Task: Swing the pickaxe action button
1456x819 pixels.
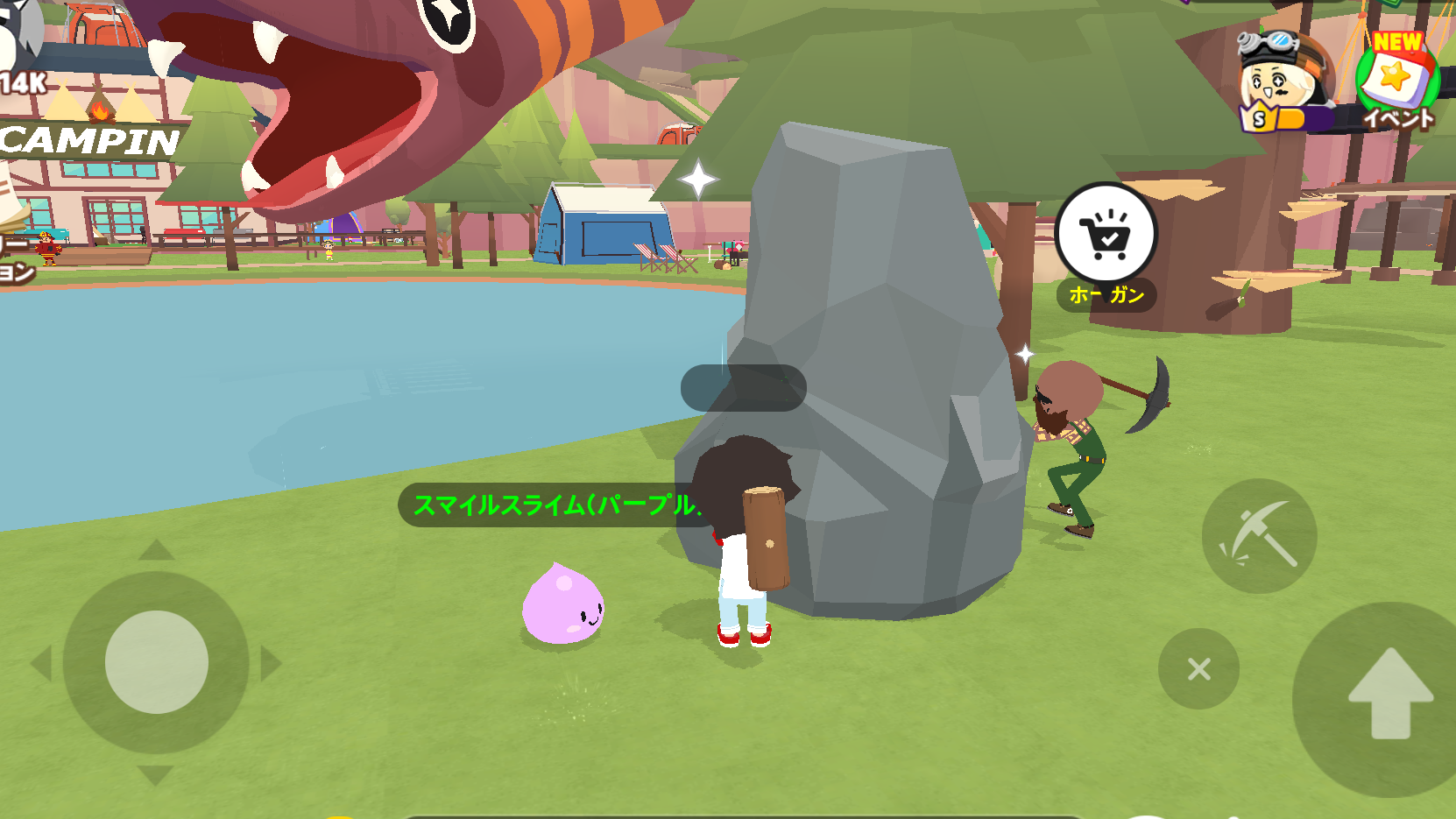Action: (1259, 535)
